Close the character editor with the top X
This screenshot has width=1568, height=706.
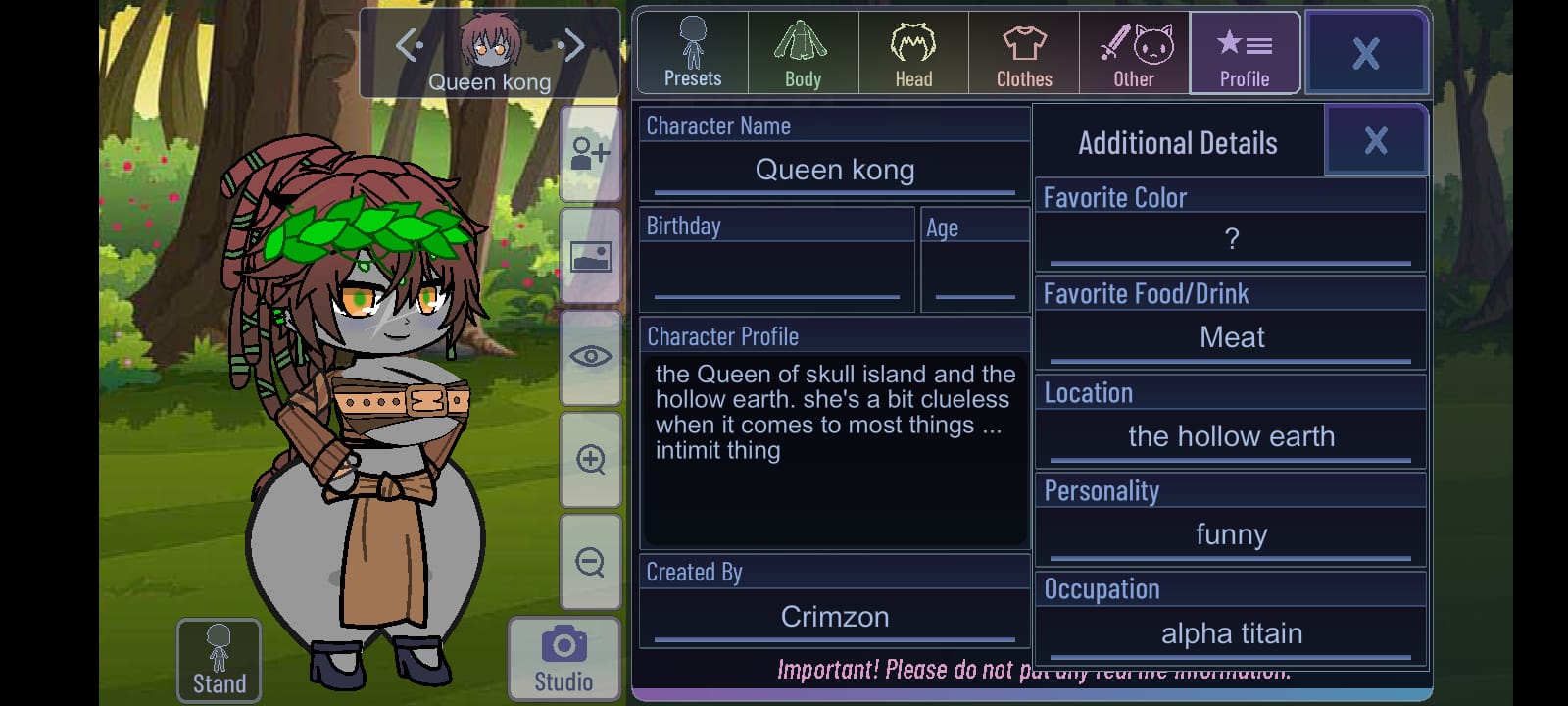(1366, 53)
